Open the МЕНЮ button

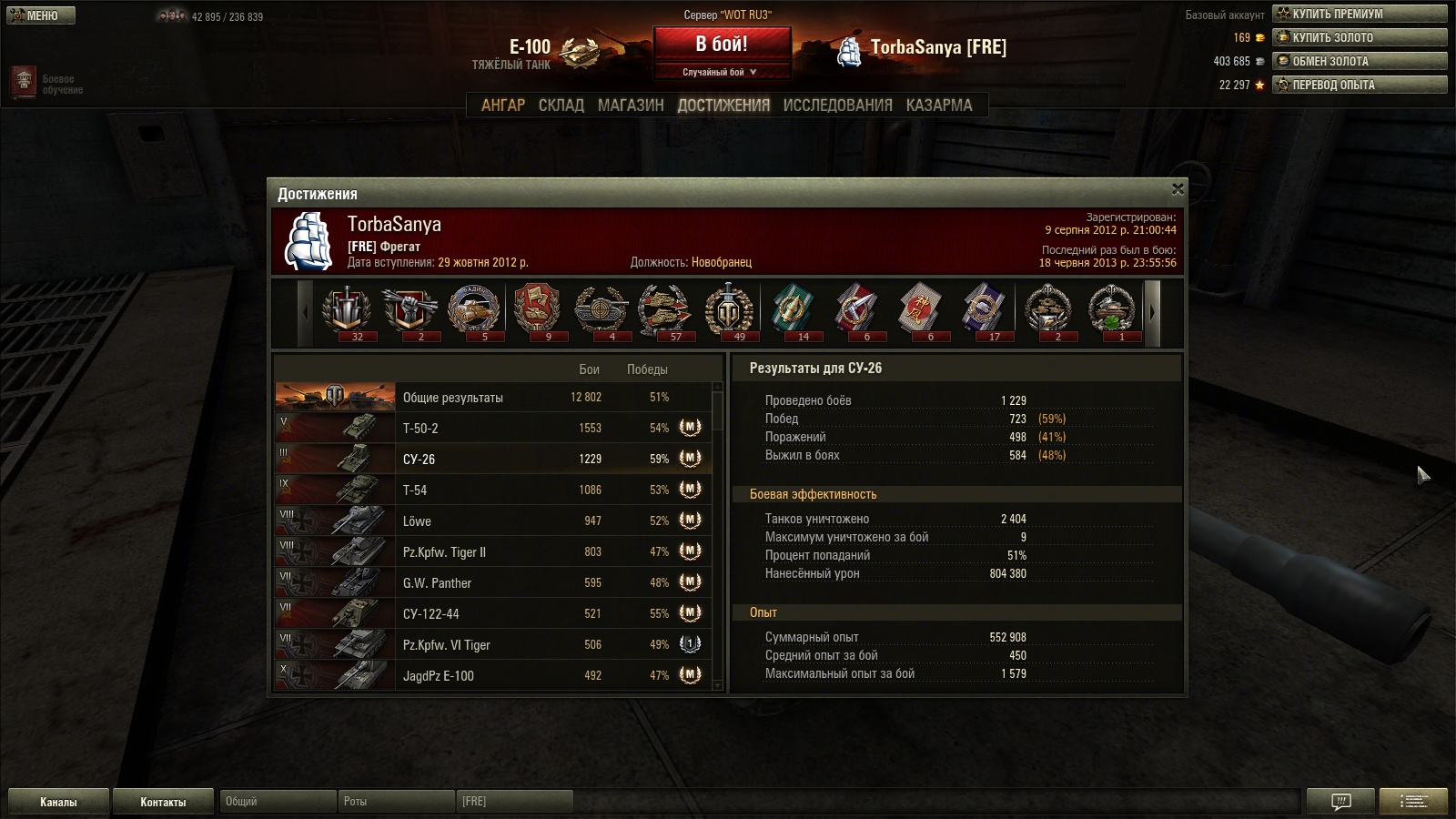[41, 15]
